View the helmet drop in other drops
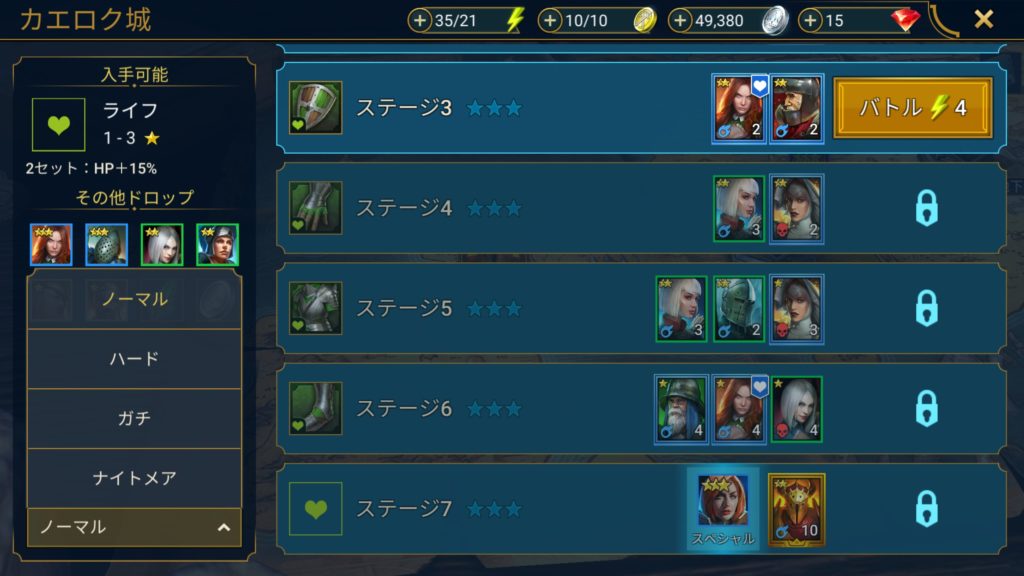 click(x=106, y=244)
